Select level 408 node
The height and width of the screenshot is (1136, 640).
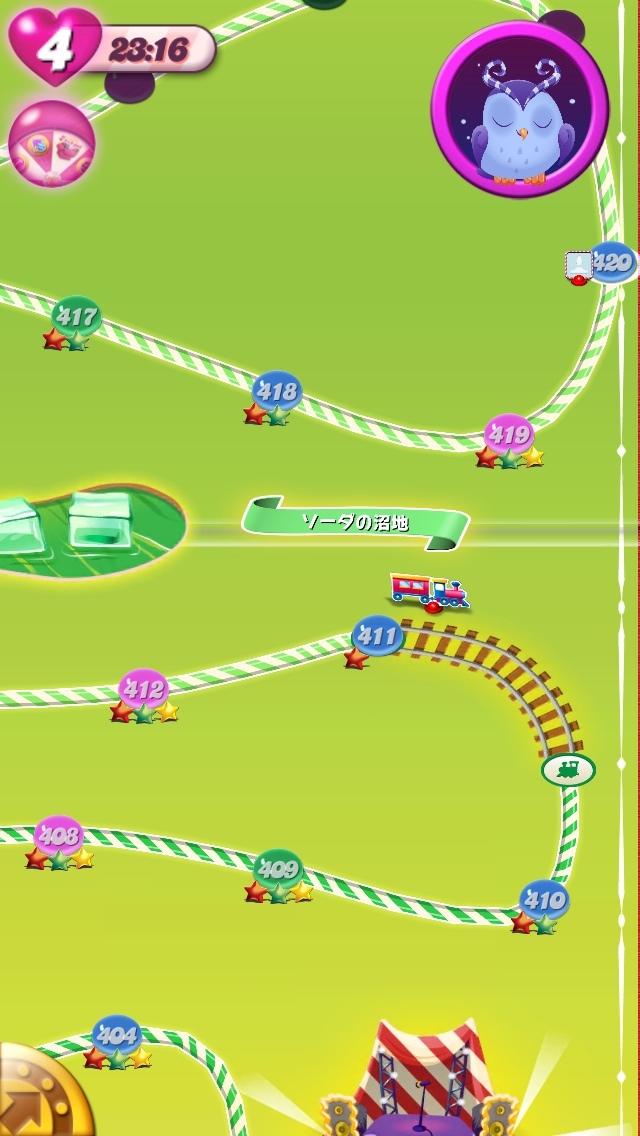59,836
